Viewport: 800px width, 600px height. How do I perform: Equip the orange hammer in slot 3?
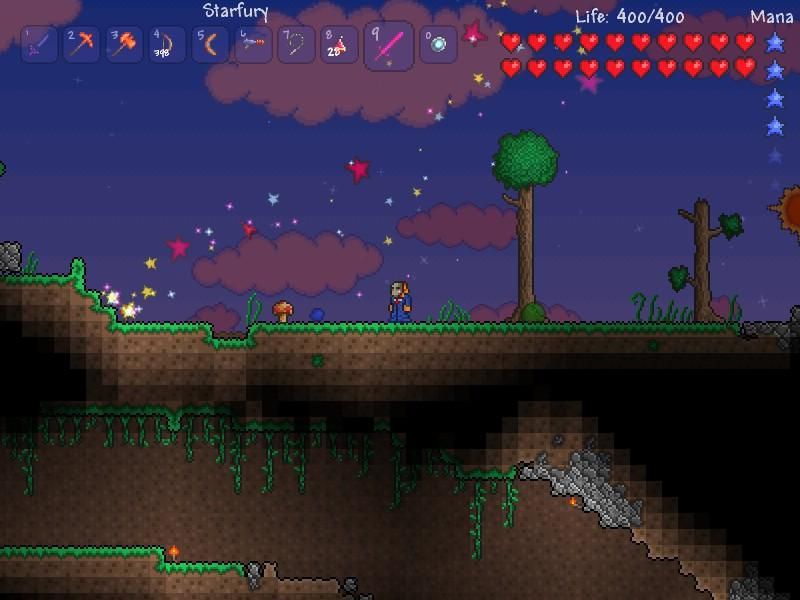(125, 45)
